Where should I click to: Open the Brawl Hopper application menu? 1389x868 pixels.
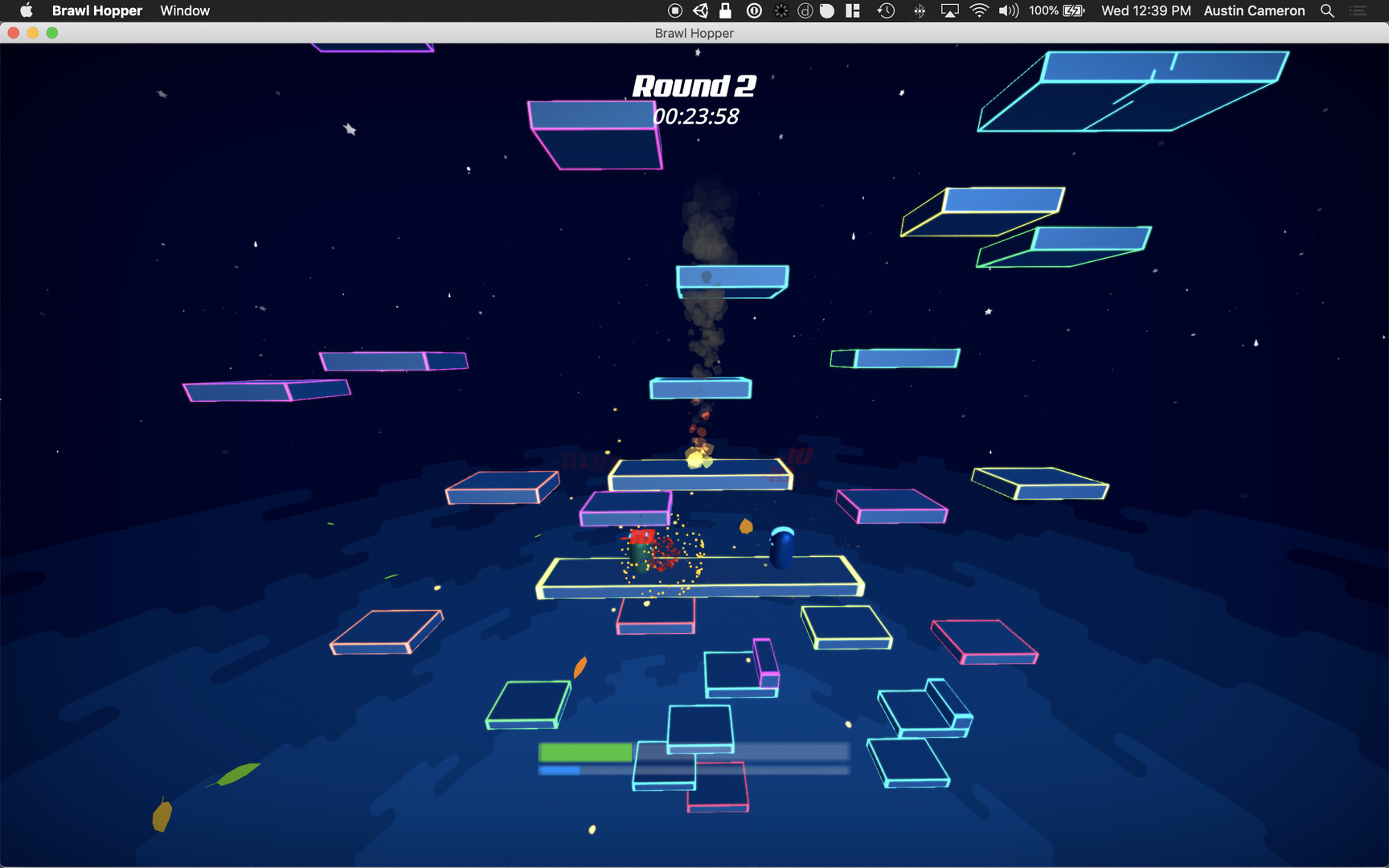point(97,10)
